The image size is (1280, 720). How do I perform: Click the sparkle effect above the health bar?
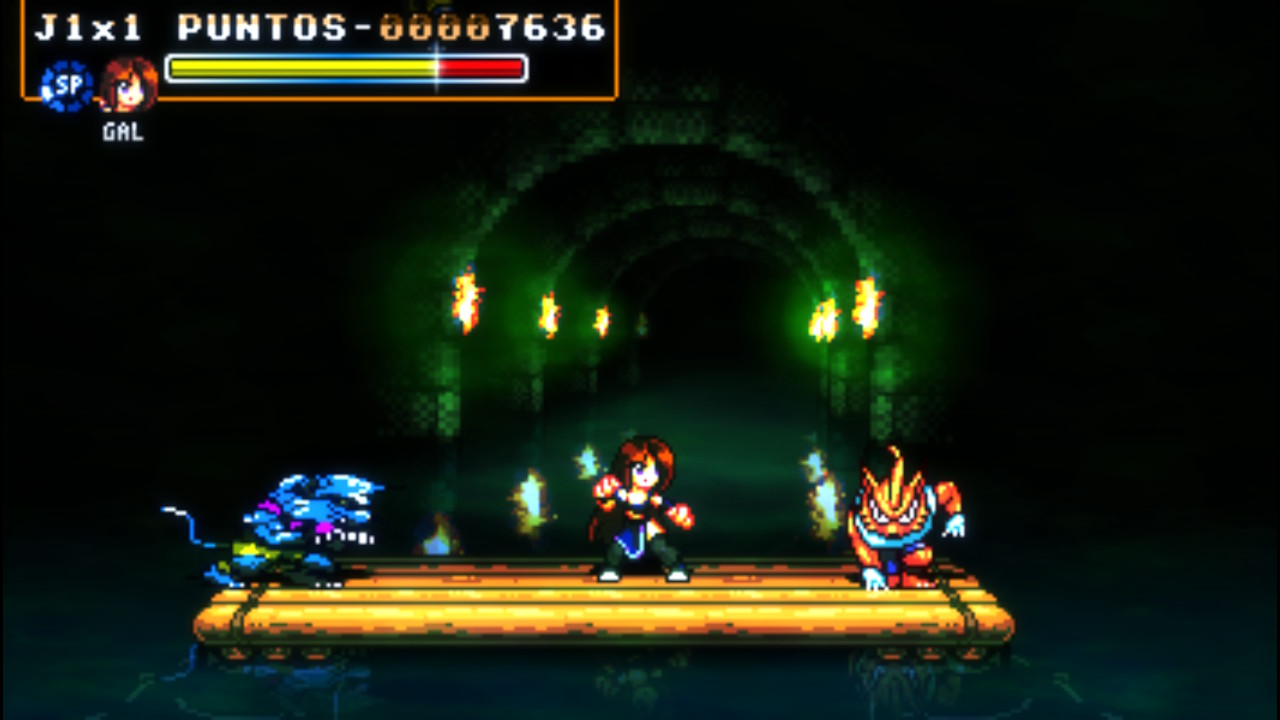pyautogui.click(x=436, y=48)
